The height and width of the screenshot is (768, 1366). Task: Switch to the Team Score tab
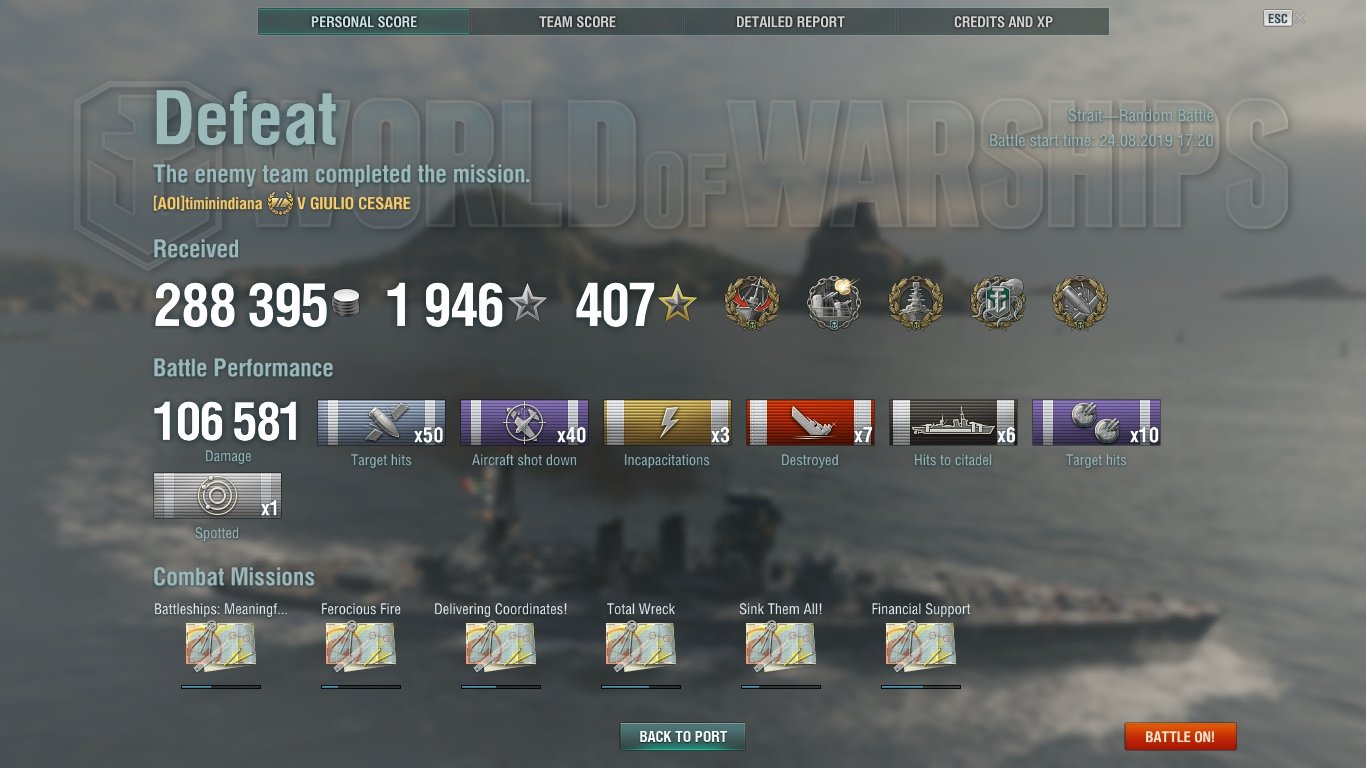577,21
